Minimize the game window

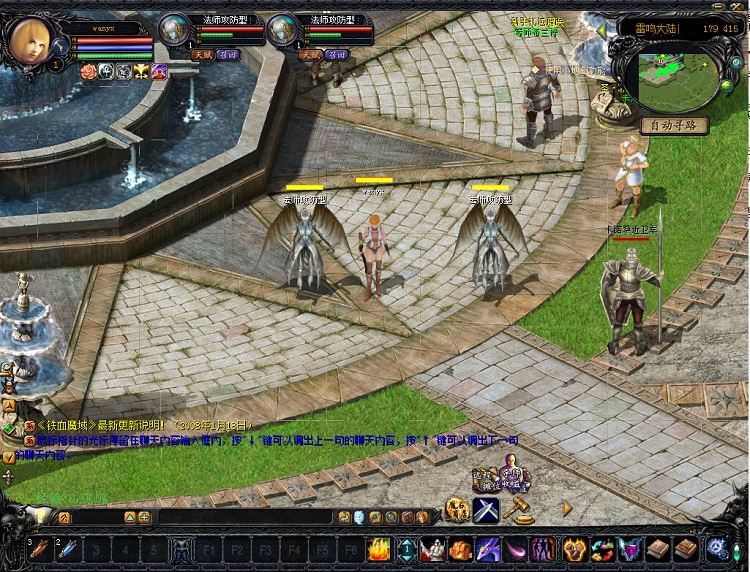point(718,7)
